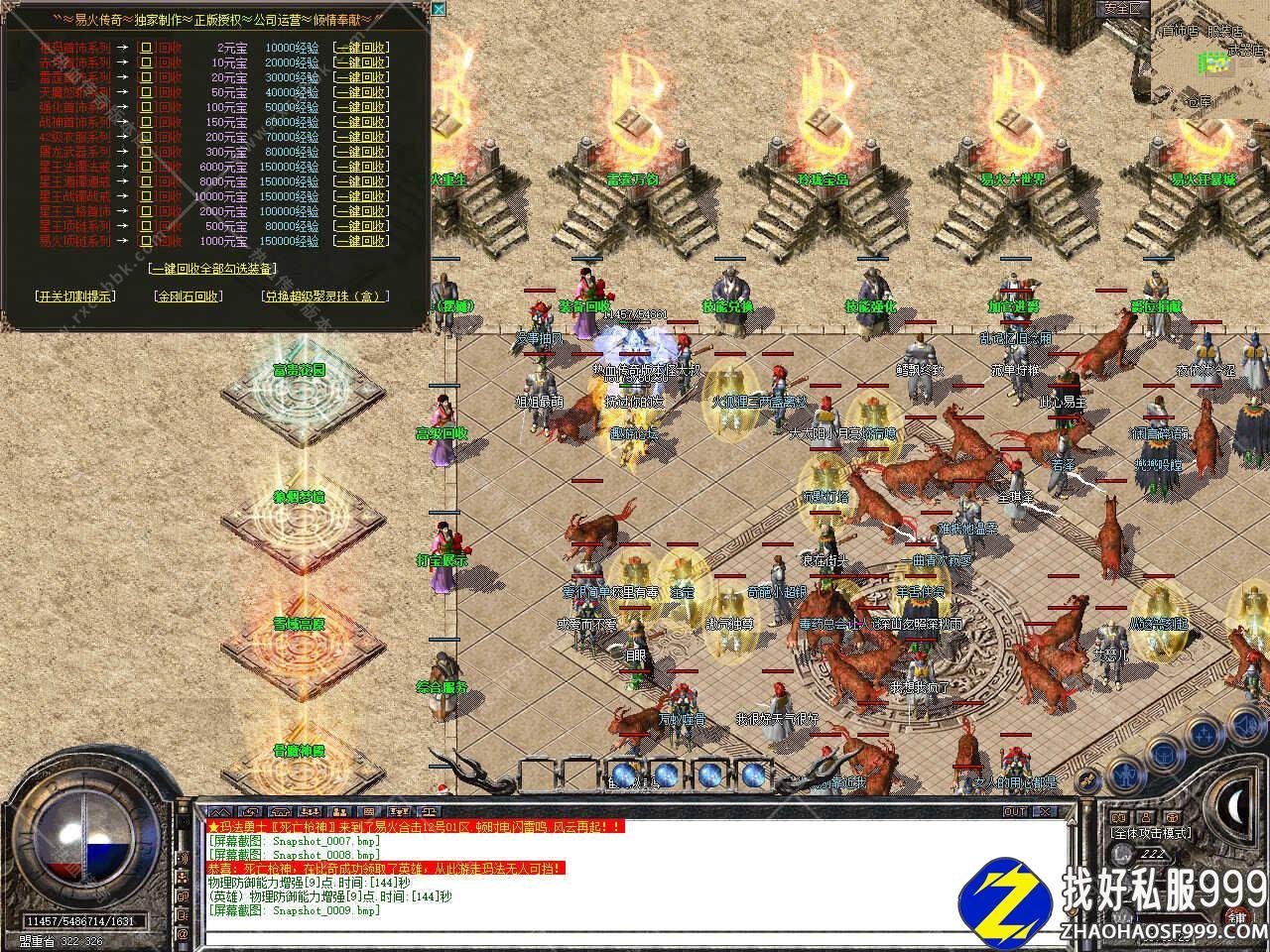Select the @ chat channel button
Image resolution: width=1270 pixels, height=952 pixels.
(x=183, y=933)
